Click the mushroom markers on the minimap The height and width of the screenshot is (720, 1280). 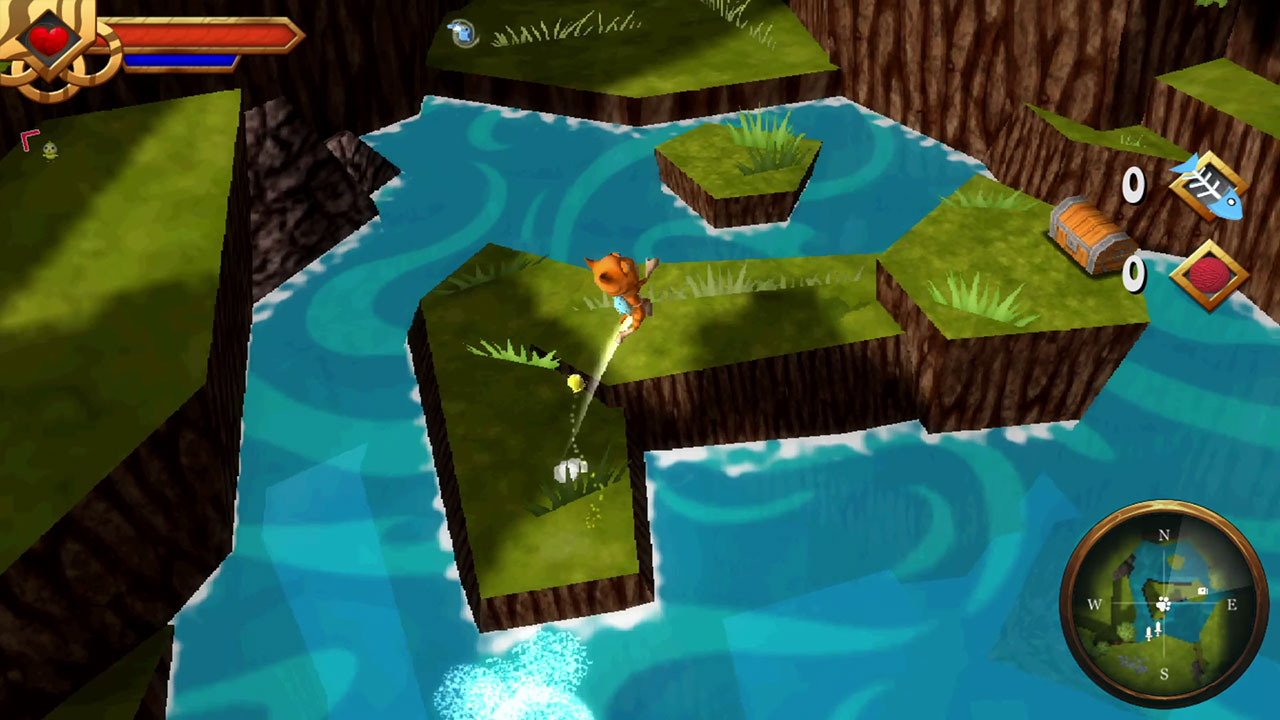pyautogui.click(x=1153, y=630)
